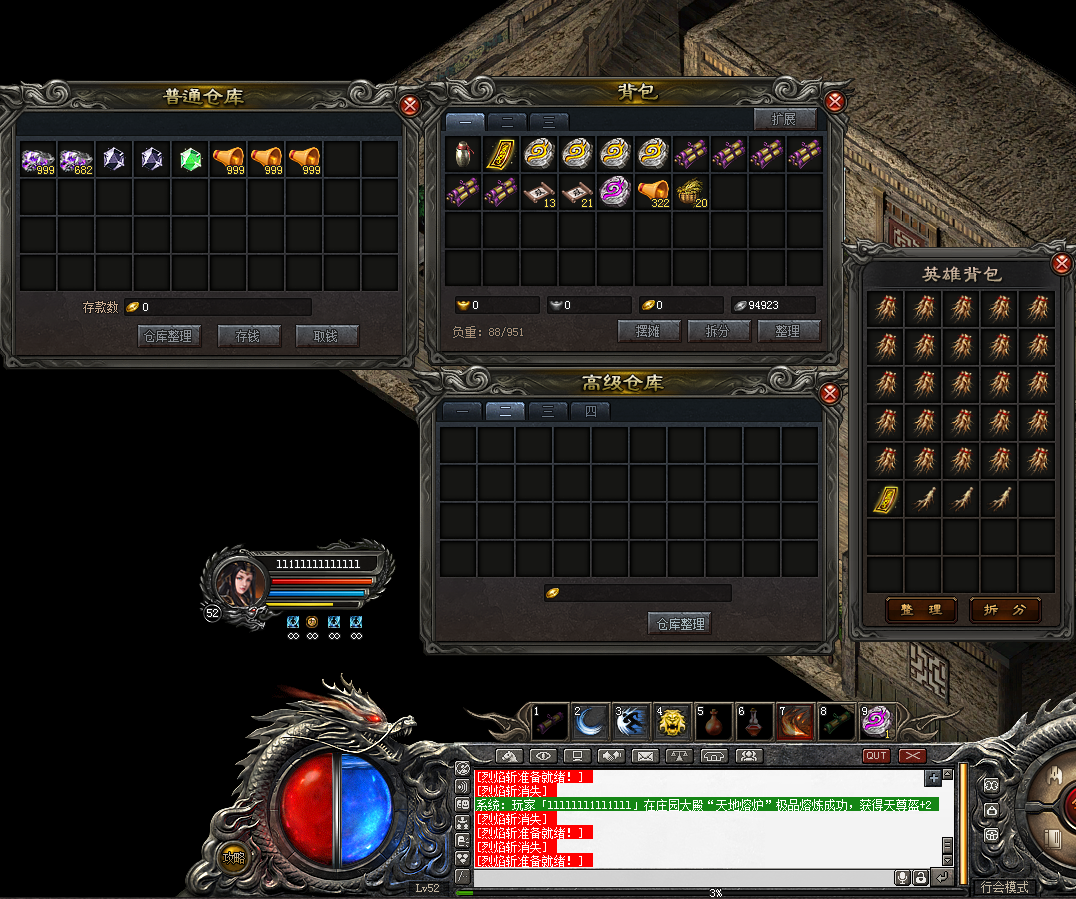1076x899 pixels.
Task: Click the 存钱 deposit money button
Action: [248, 336]
